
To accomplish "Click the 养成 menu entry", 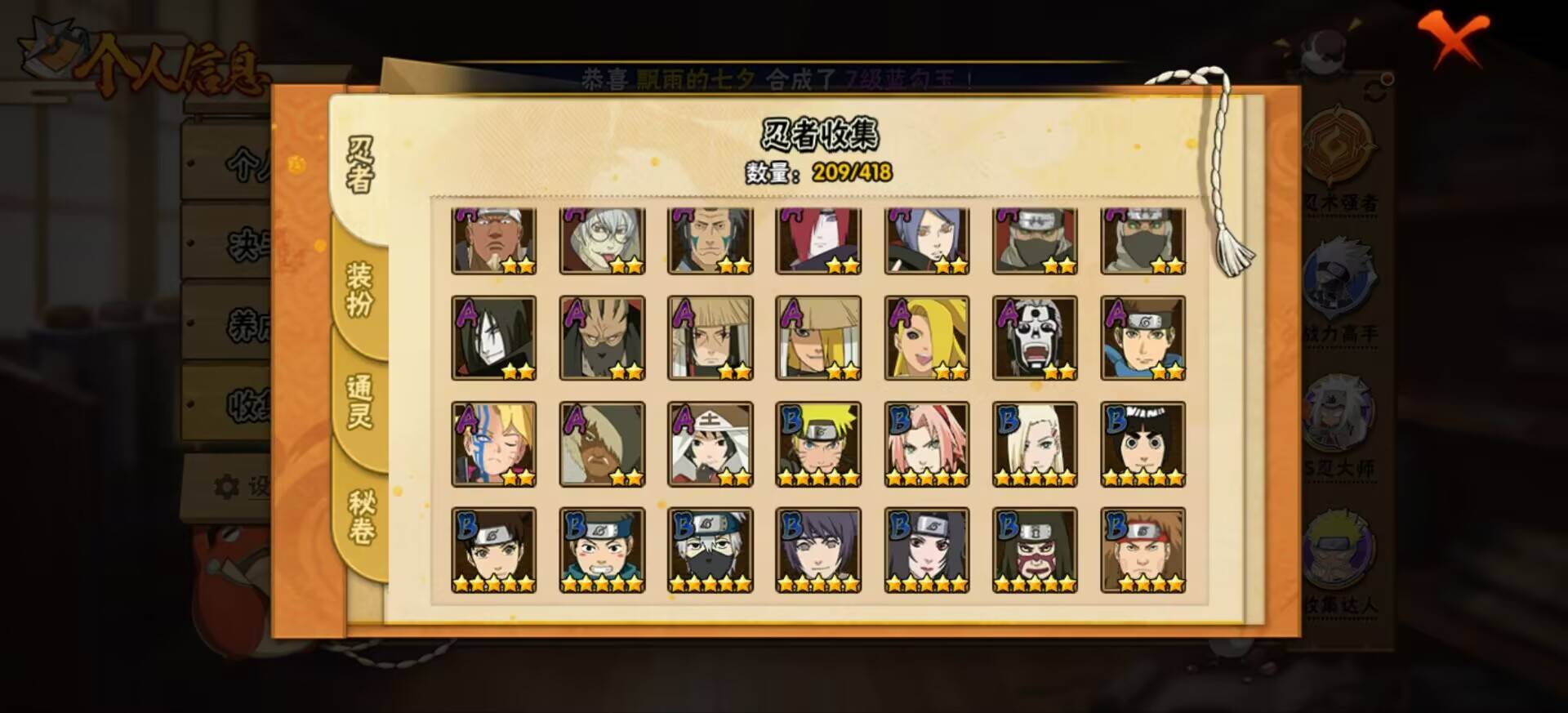I will [x=245, y=322].
